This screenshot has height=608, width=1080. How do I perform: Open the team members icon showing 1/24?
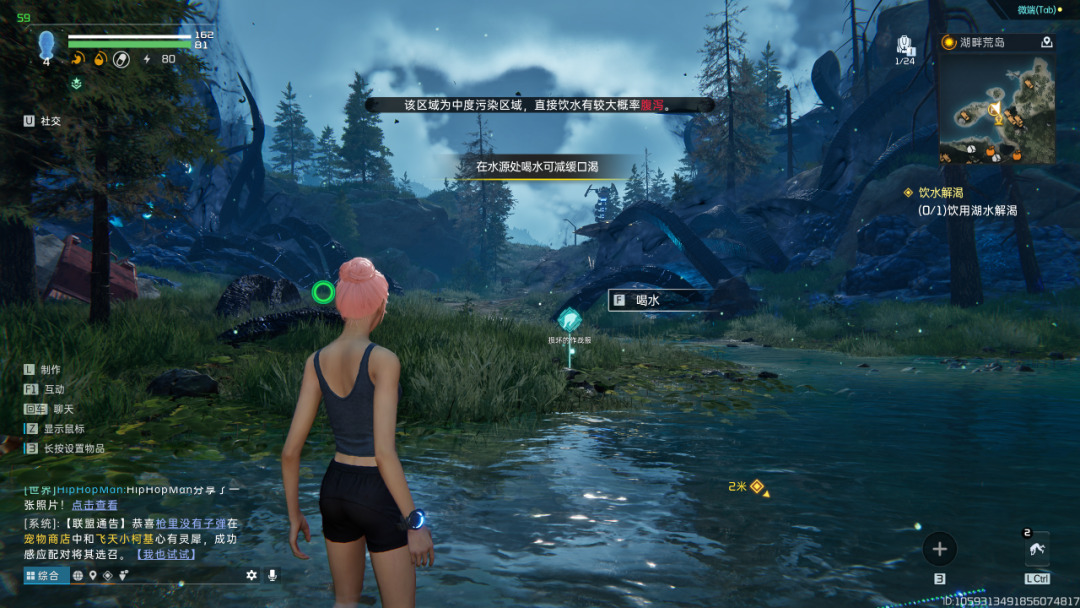click(905, 45)
